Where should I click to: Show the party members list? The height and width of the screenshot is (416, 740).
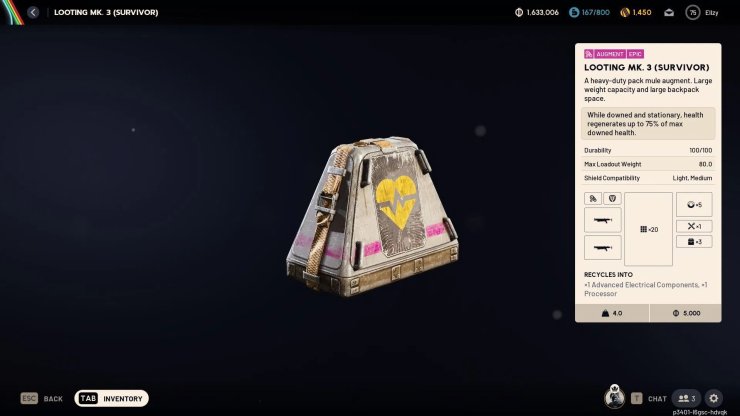click(x=685, y=398)
